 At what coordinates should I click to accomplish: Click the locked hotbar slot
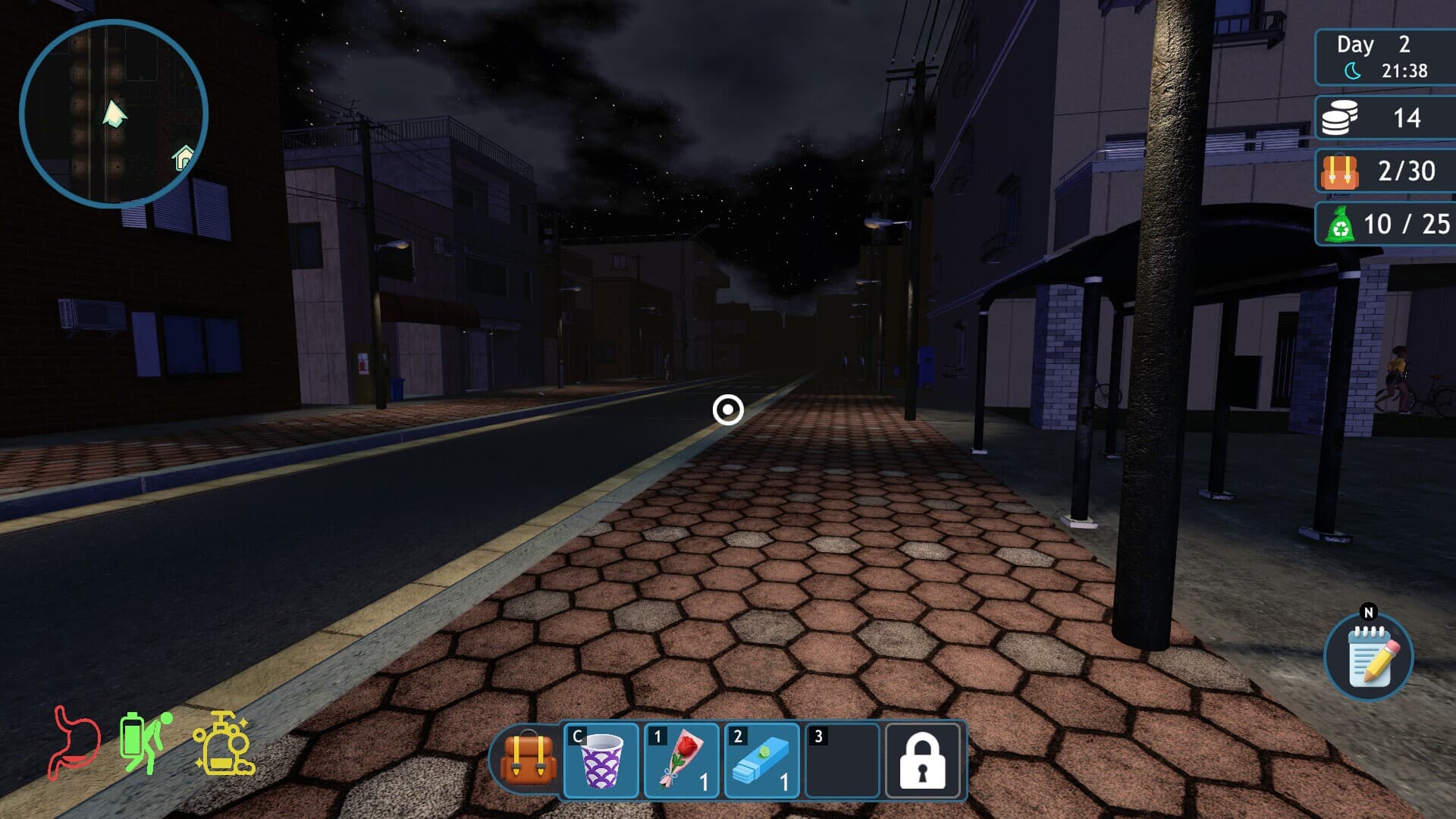[x=922, y=761]
